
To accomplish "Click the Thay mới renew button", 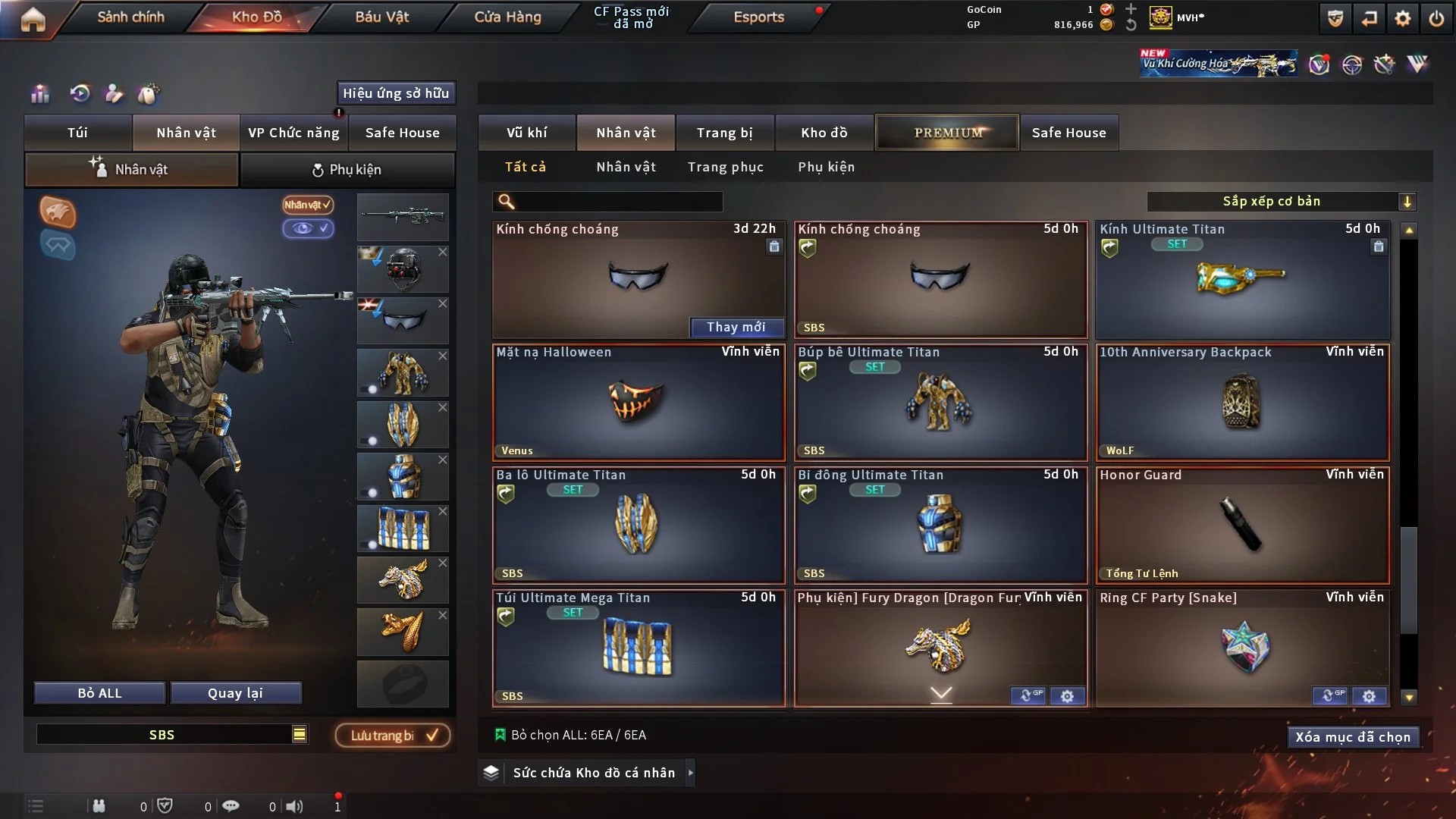I will click(x=736, y=327).
